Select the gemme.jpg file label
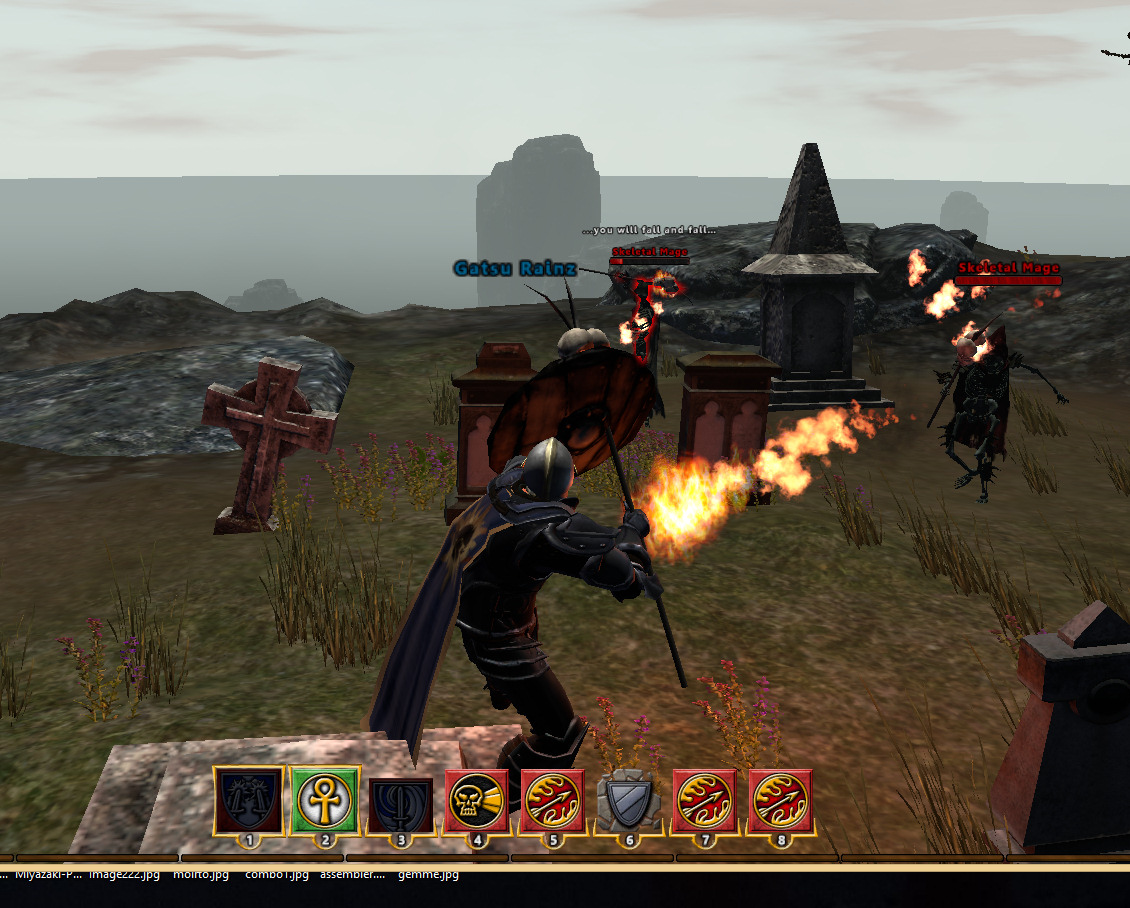 (428, 874)
